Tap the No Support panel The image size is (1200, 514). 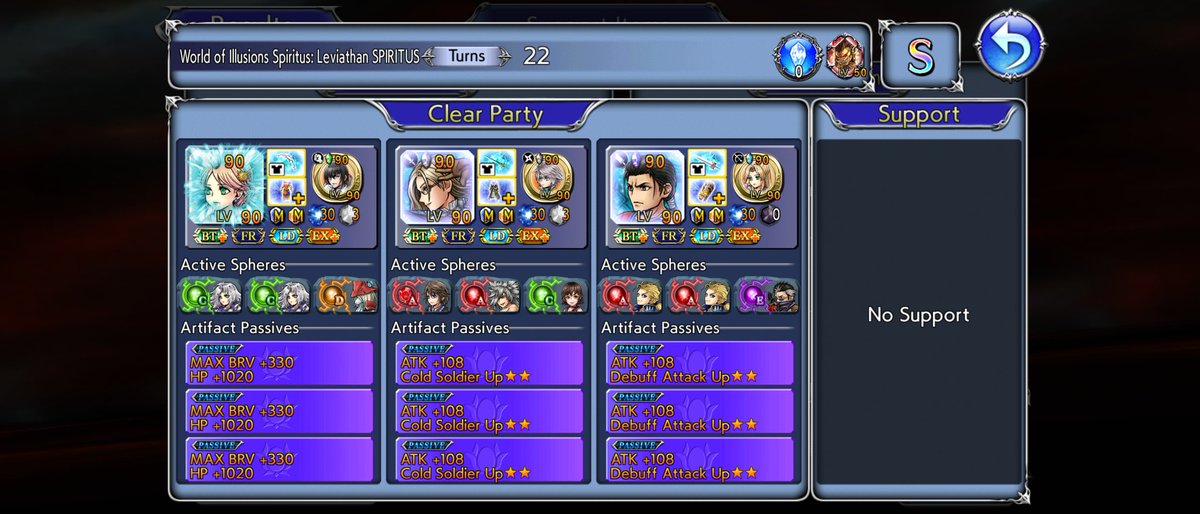coord(918,315)
